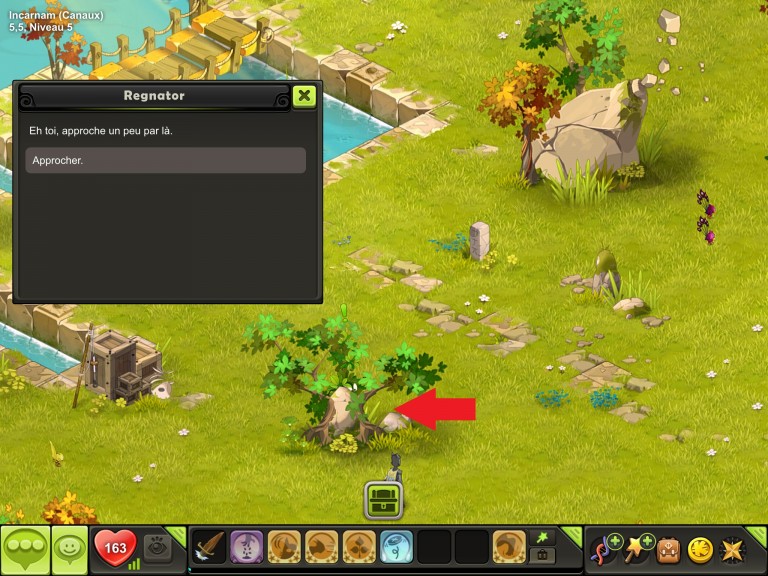Image resolution: width=768 pixels, height=576 pixels.
Task: Click the red-purple swirl plus icon
Action: (x=605, y=549)
